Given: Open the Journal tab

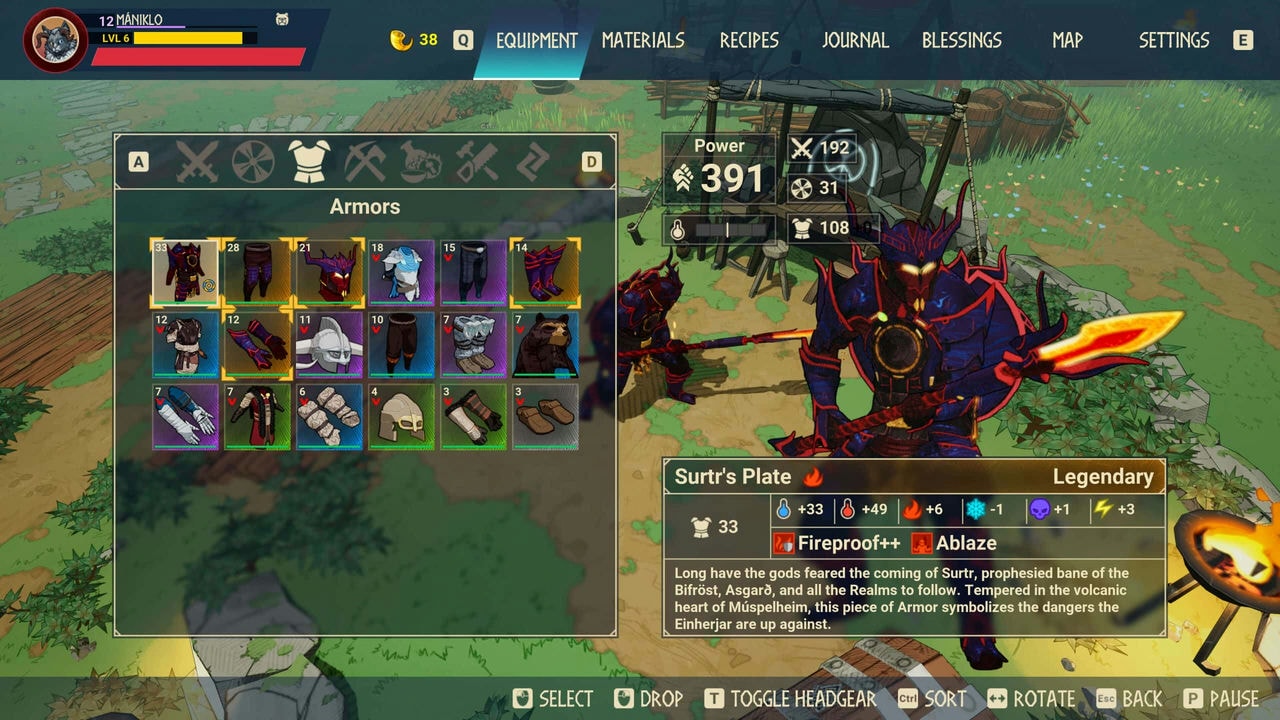Looking at the screenshot, I should click(x=855, y=40).
